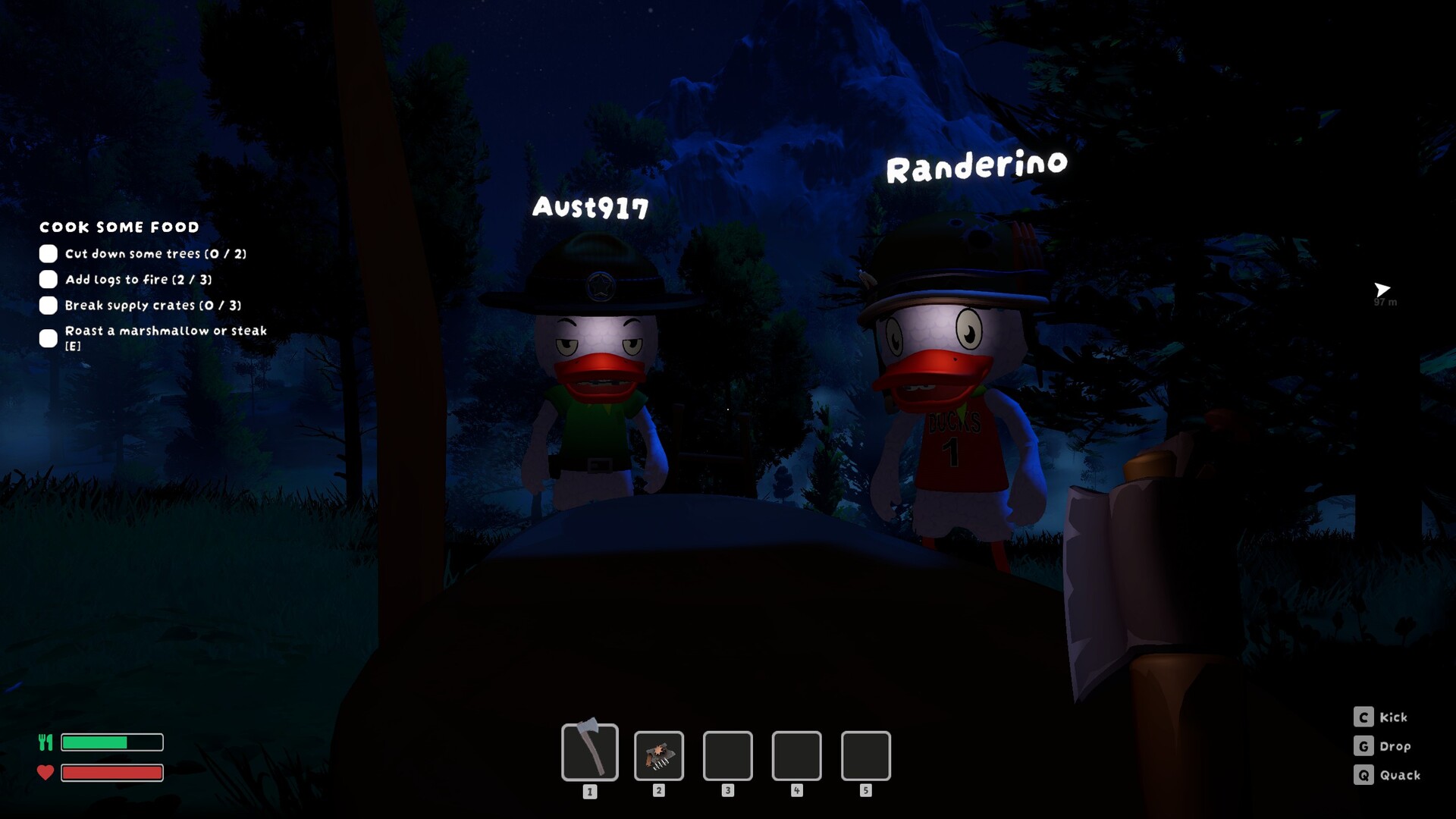
Task: Check off the Cut down some trees objective
Action: pyautogui.click(x=49, y=253)
